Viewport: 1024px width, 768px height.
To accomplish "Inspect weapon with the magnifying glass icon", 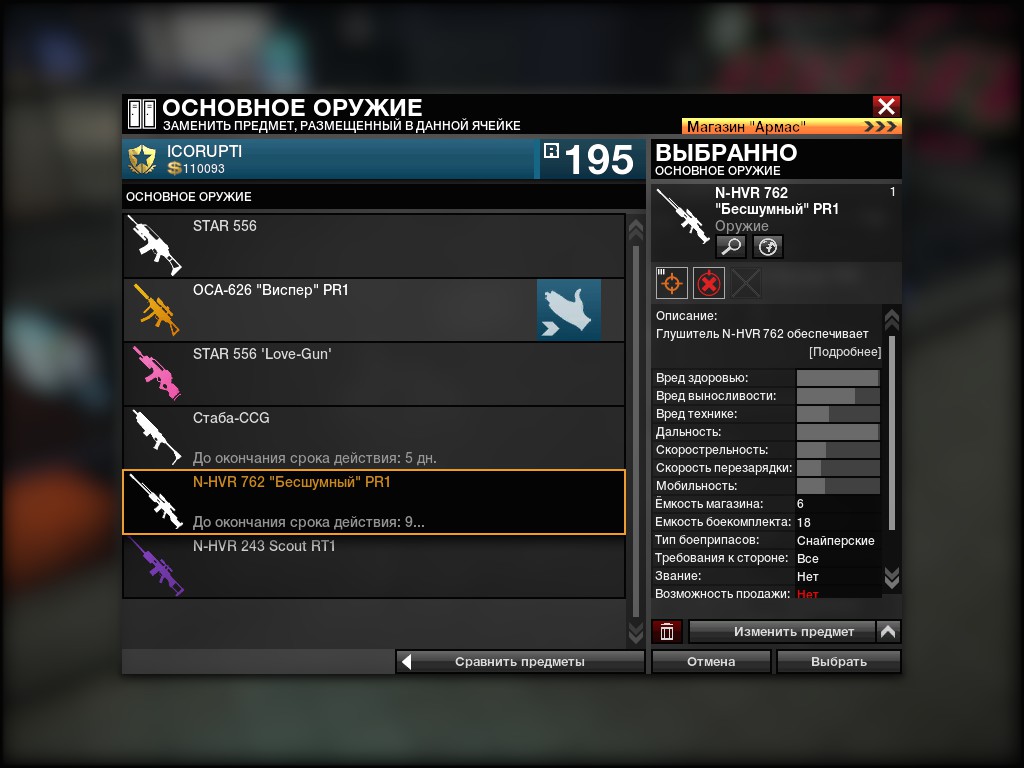I will pos(731,246).
